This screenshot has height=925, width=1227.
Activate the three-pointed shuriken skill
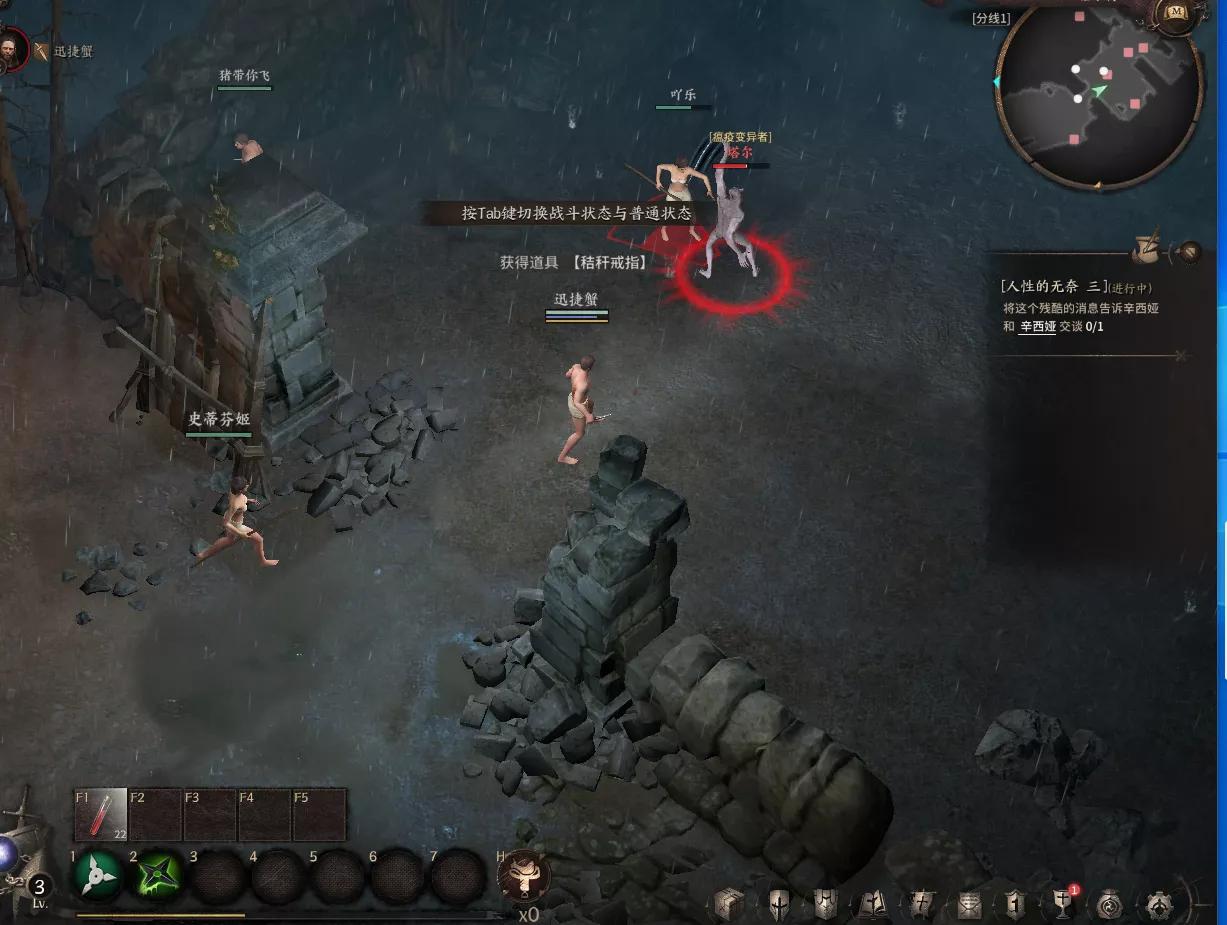[x=100, y=877]
